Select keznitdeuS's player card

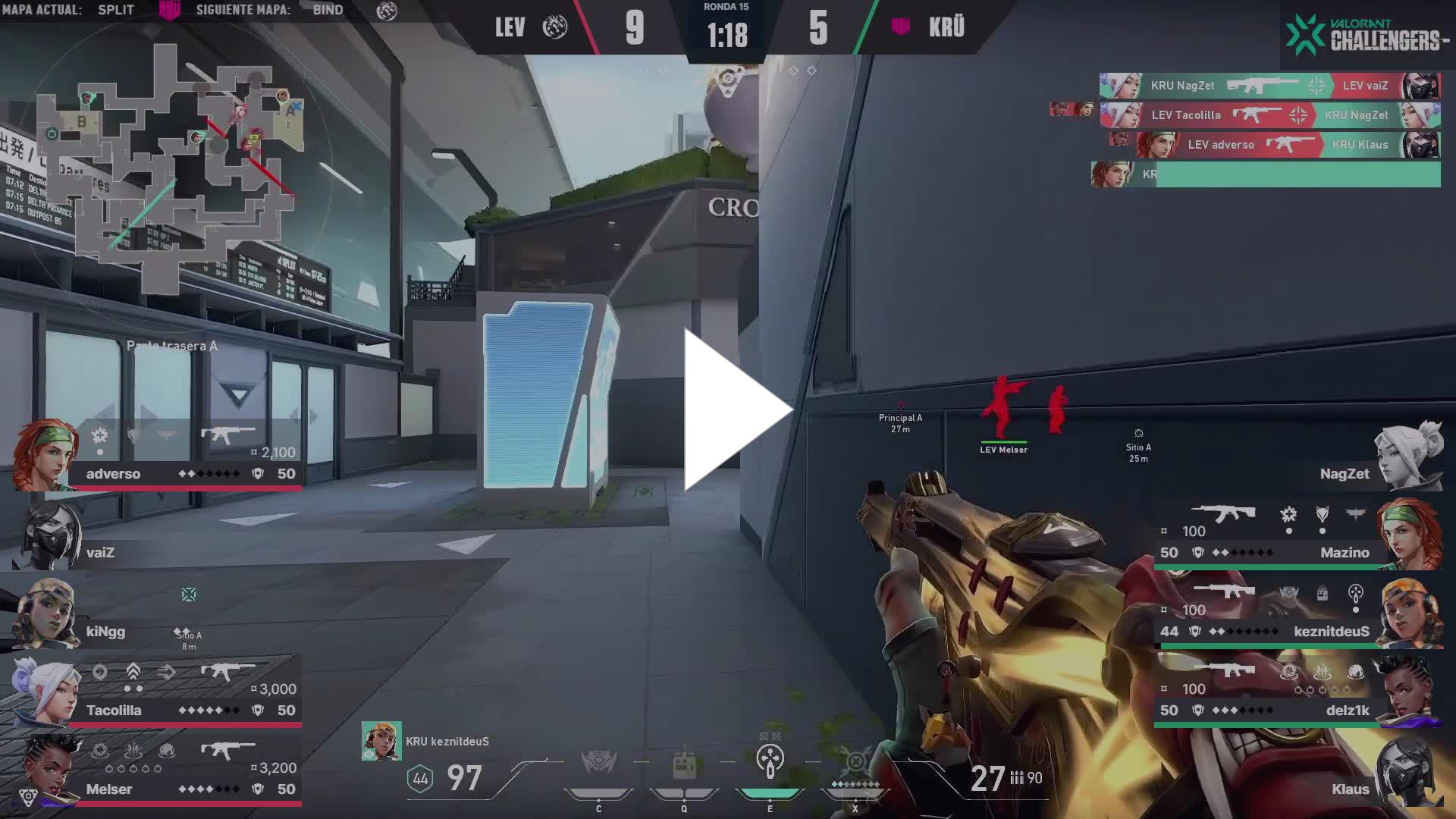[x=1297, y=614]
